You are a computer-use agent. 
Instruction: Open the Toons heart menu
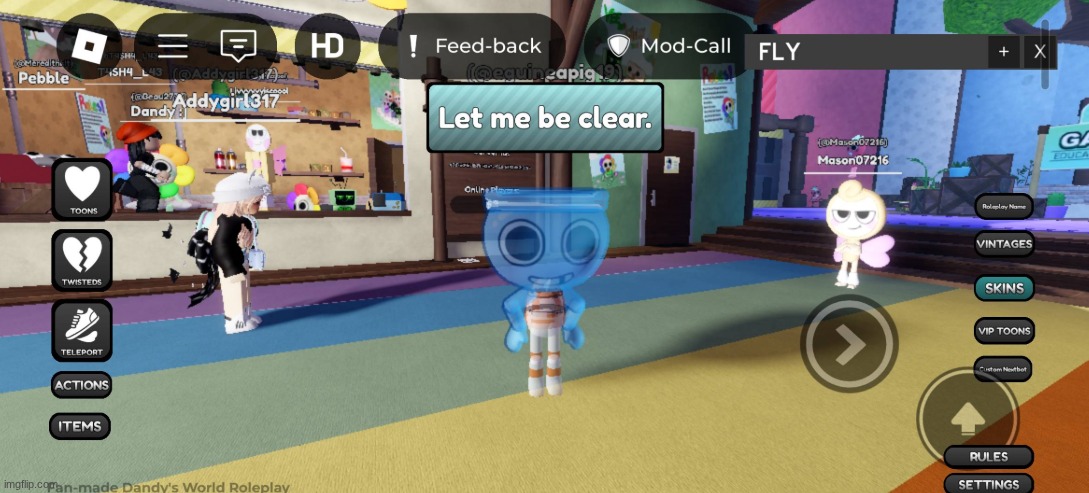pos(82,189)
